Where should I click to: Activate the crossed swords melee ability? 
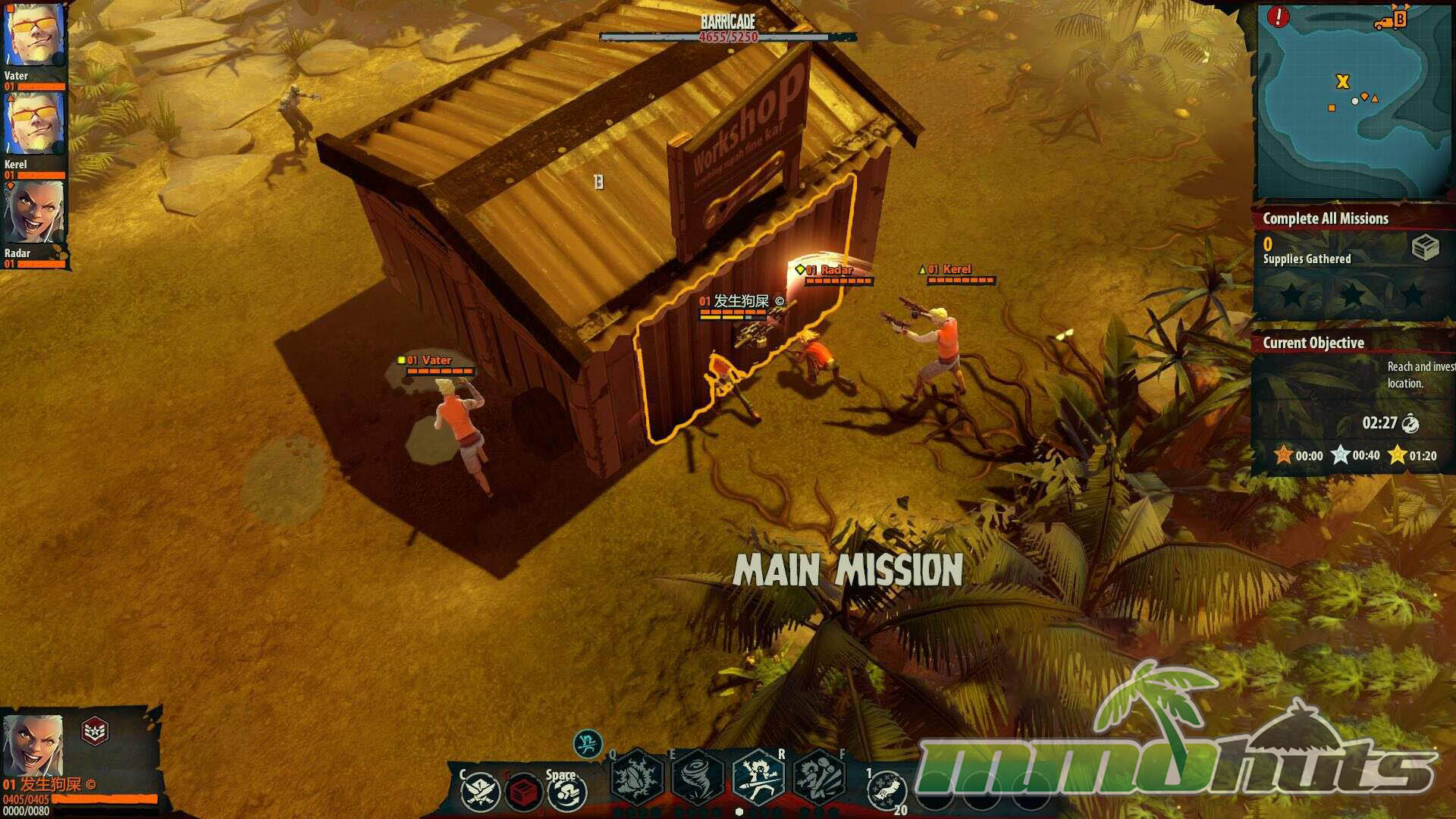(480, 792)
